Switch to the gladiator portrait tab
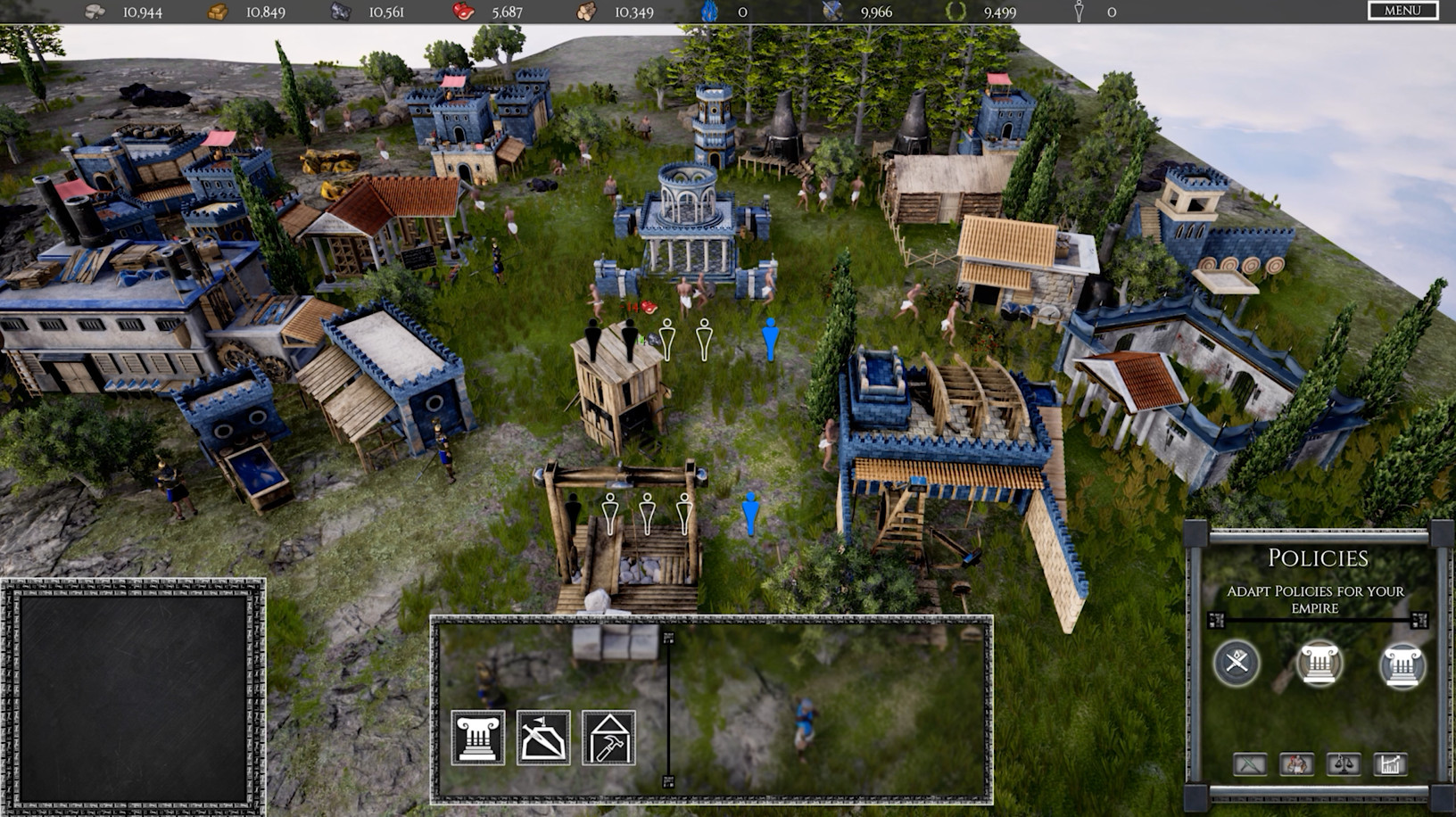This screenshot has width=1456, height=817. pos(1296,764)
